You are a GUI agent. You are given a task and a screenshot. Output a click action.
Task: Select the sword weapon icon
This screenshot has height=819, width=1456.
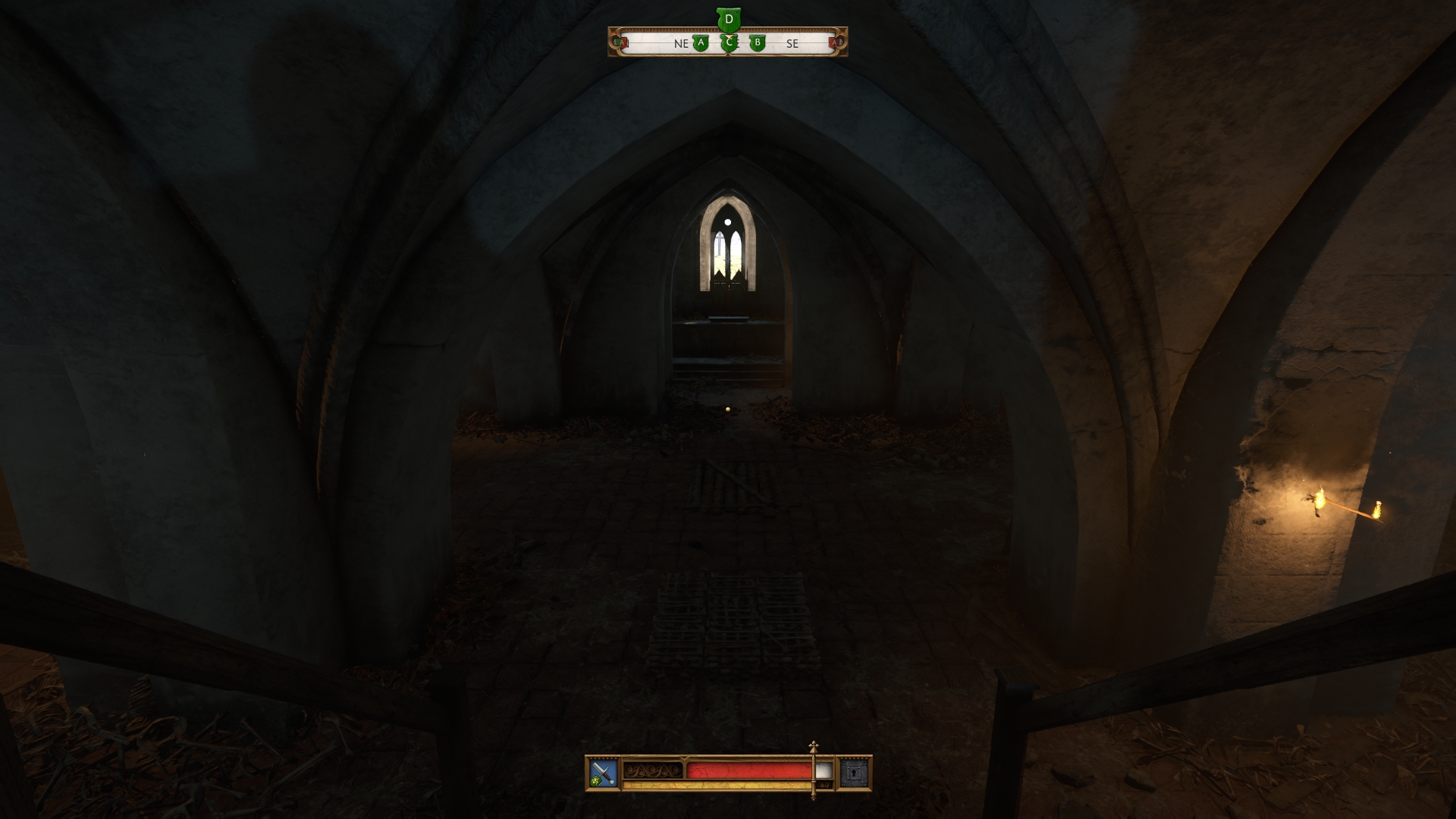(603, 771)
